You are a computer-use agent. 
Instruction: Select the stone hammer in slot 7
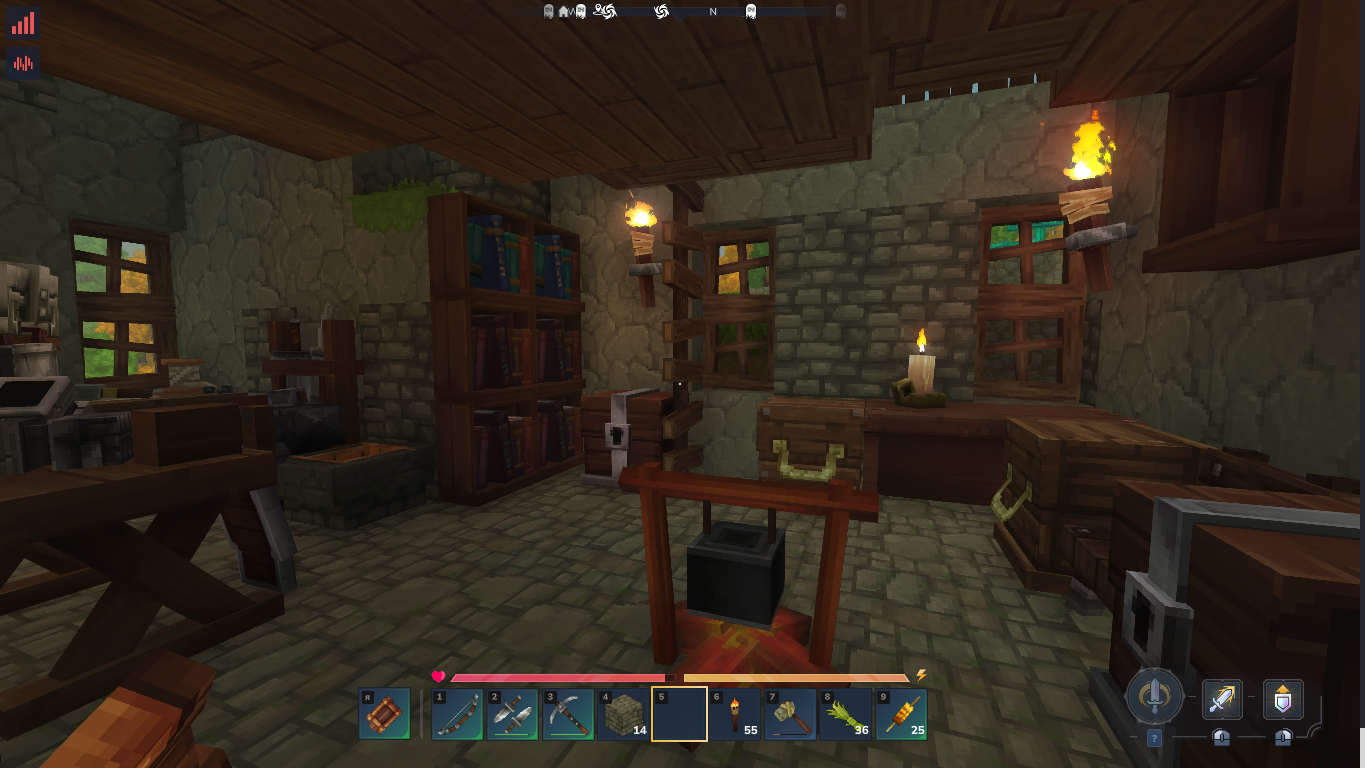[x=790, y=714]
